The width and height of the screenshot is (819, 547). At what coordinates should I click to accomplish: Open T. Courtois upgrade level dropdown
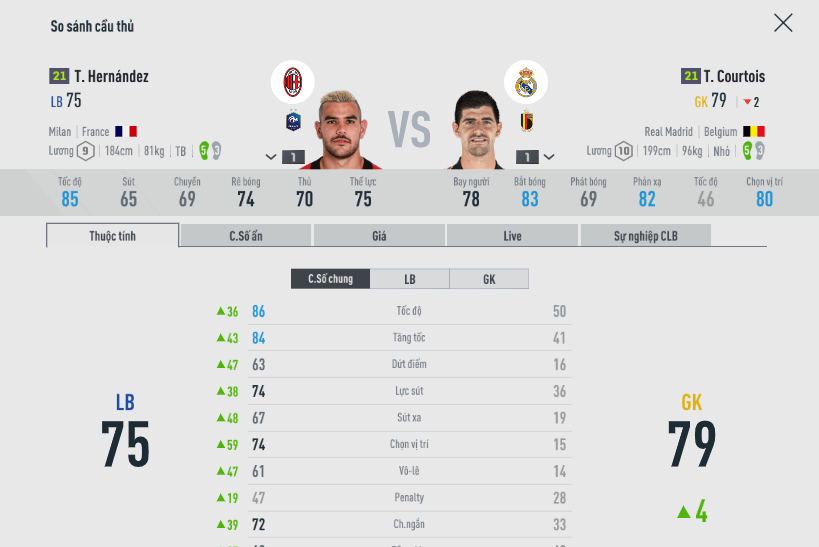[535, 157]
